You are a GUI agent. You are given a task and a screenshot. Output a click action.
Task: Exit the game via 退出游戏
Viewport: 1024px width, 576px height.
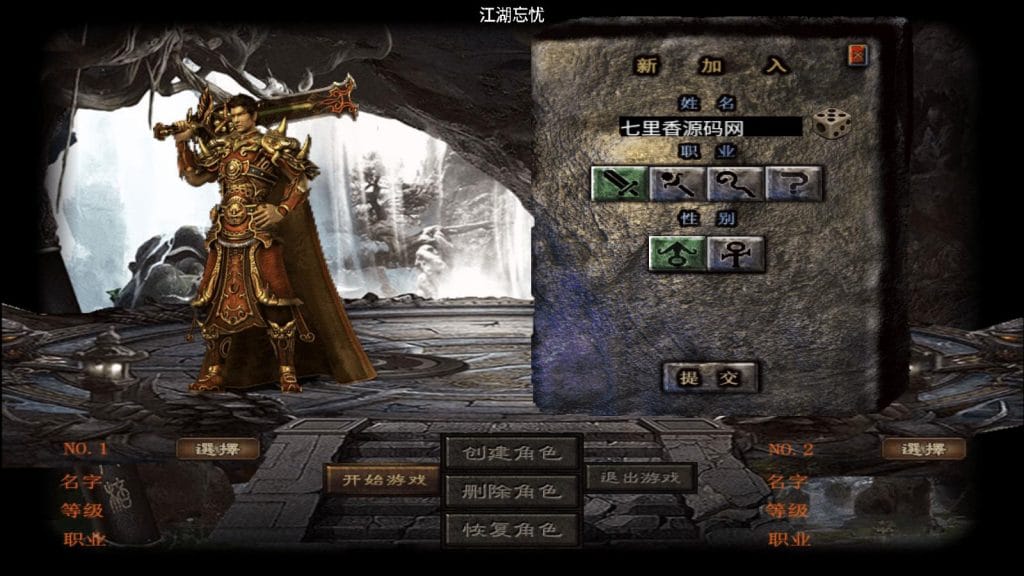pos(640,478)
